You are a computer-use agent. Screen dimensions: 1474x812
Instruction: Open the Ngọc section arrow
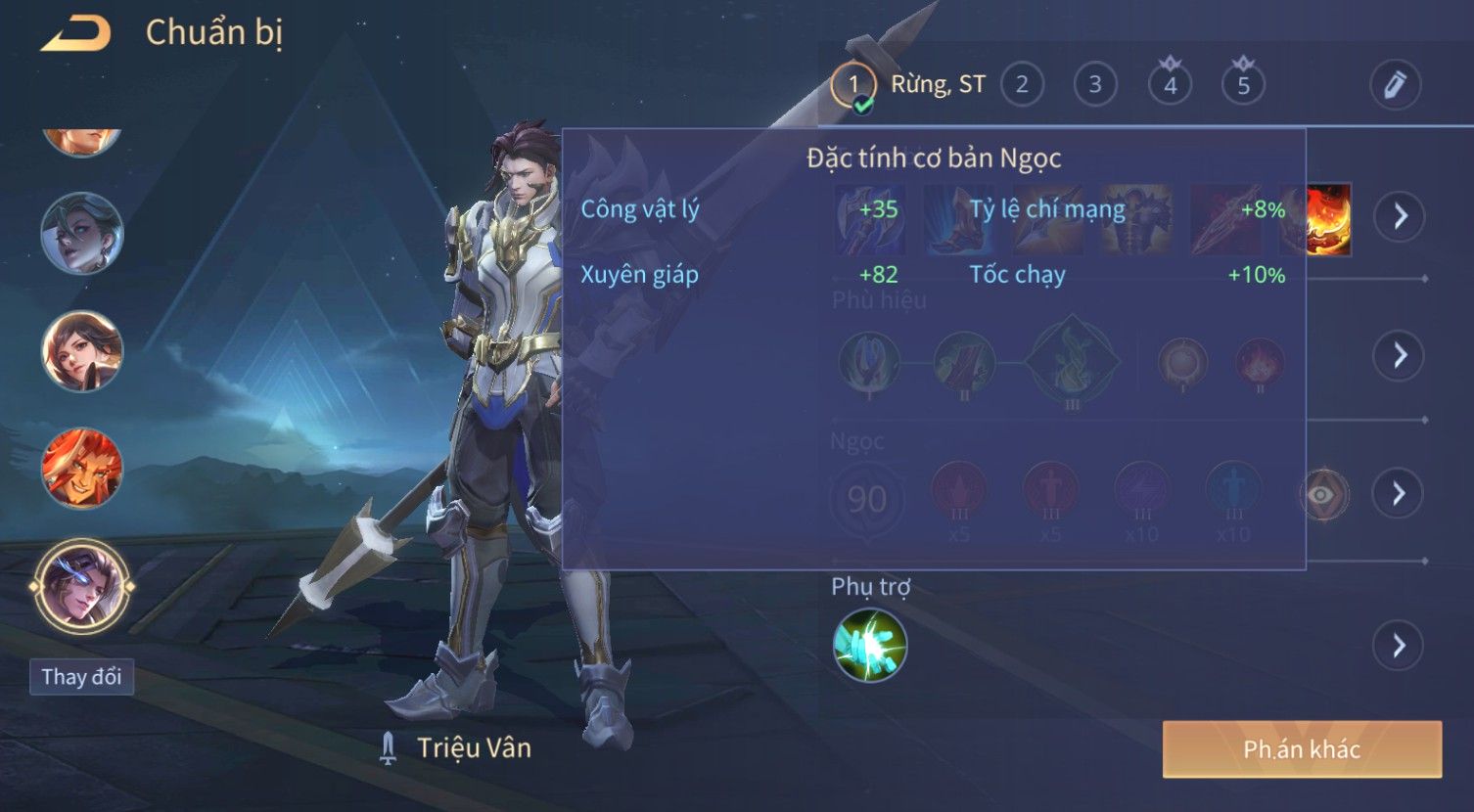click(x=1400, y=494)
